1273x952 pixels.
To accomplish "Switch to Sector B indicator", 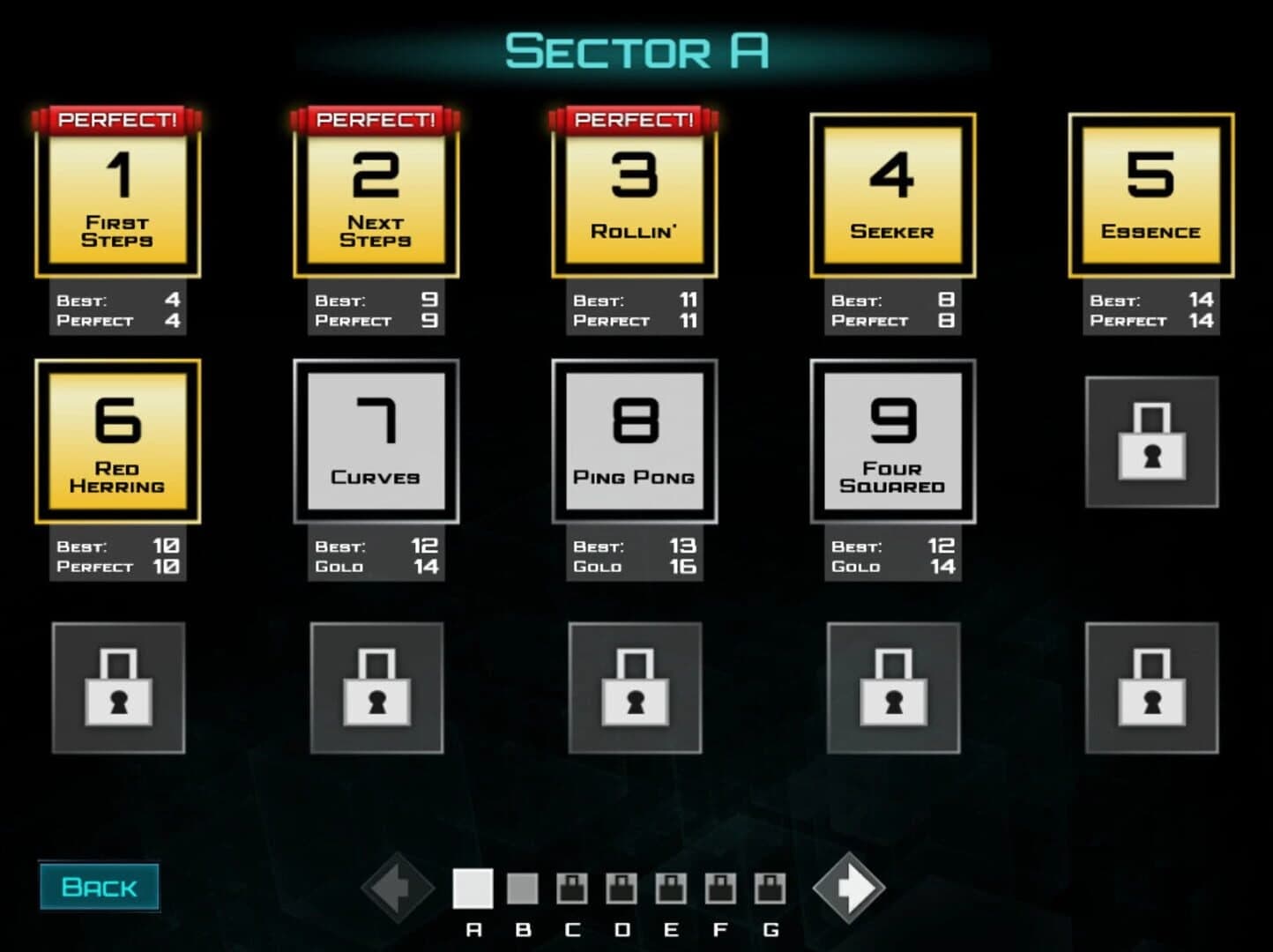I will pos(523,887).
